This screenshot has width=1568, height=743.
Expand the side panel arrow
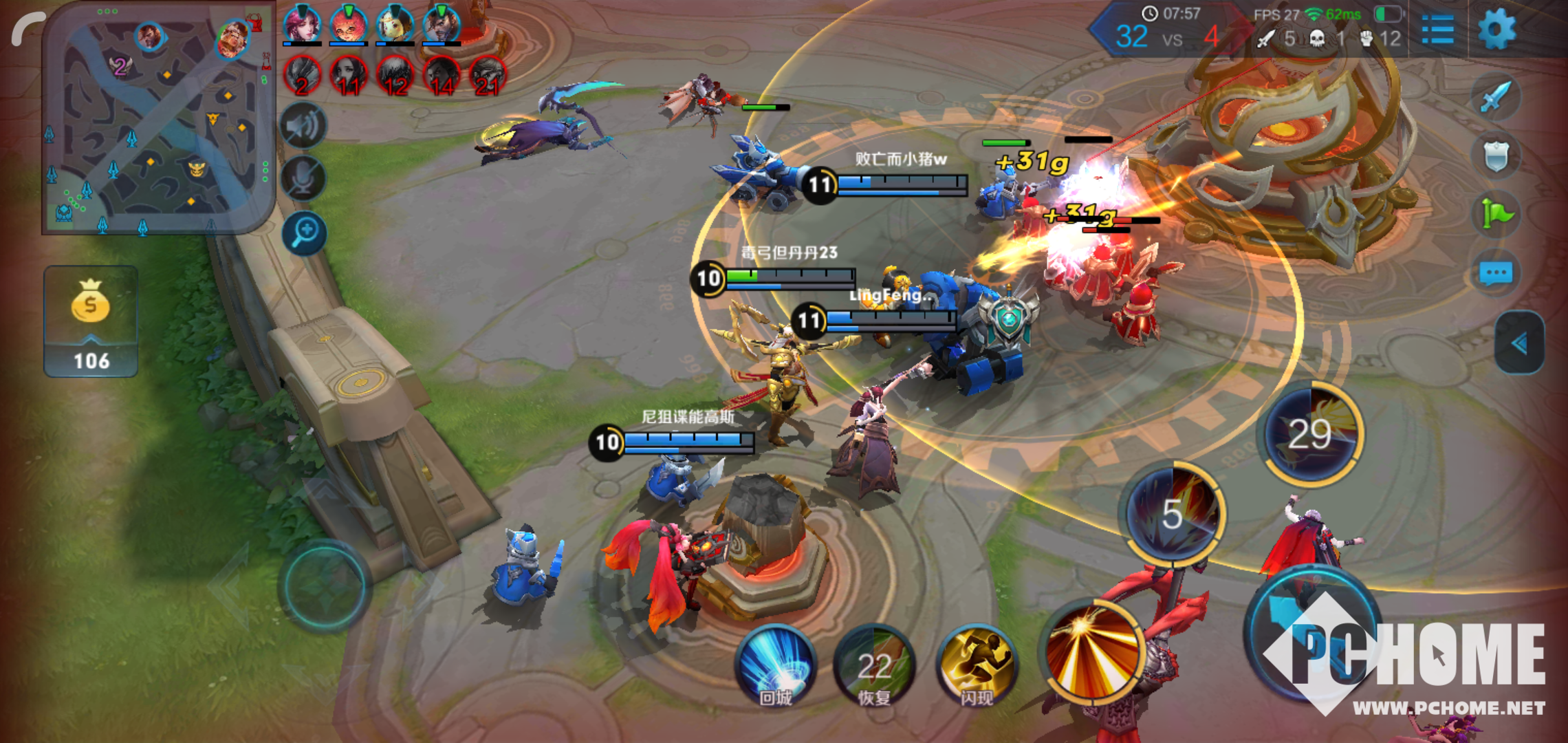click(1520, 343)
